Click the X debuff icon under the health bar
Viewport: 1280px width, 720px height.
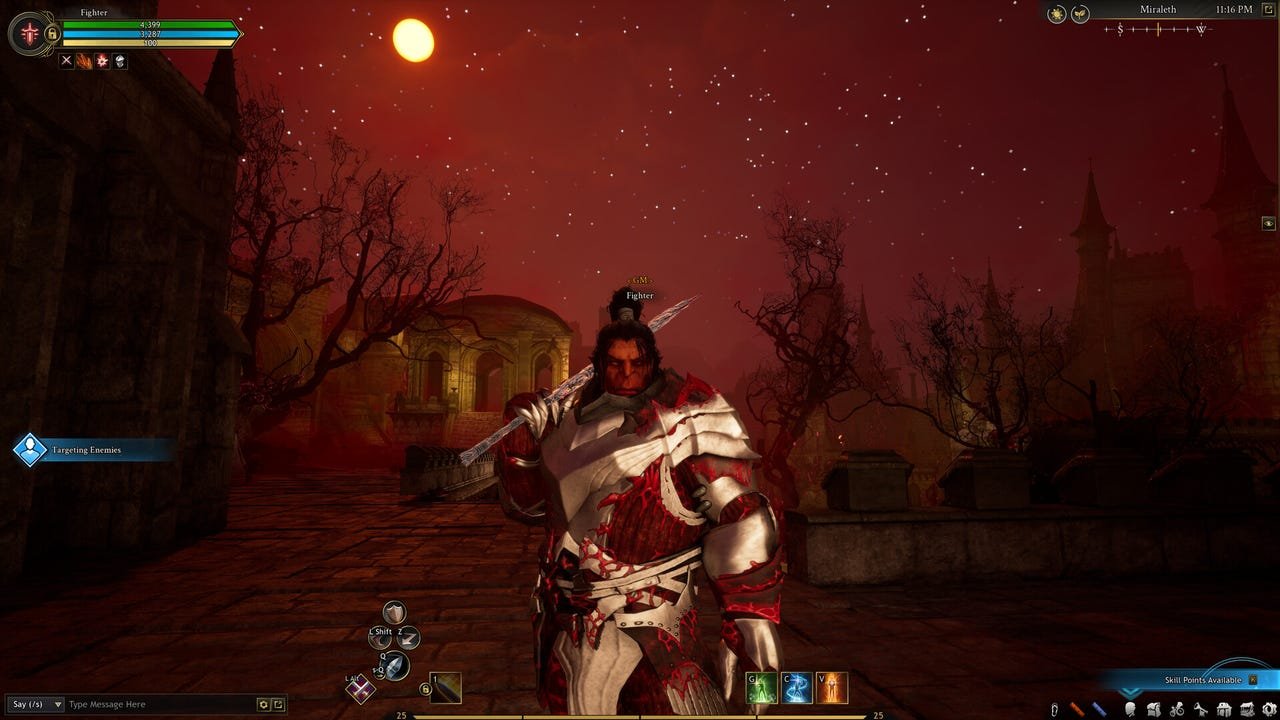click(66, 61)
